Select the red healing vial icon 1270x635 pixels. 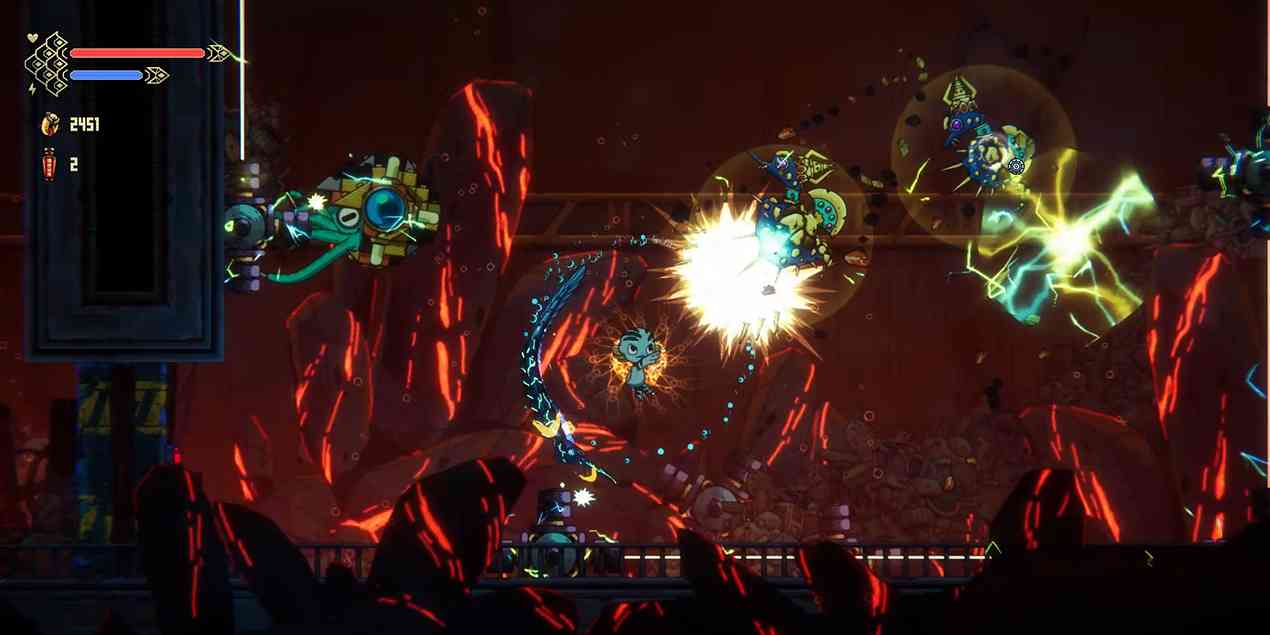click(x=48, y=162)
